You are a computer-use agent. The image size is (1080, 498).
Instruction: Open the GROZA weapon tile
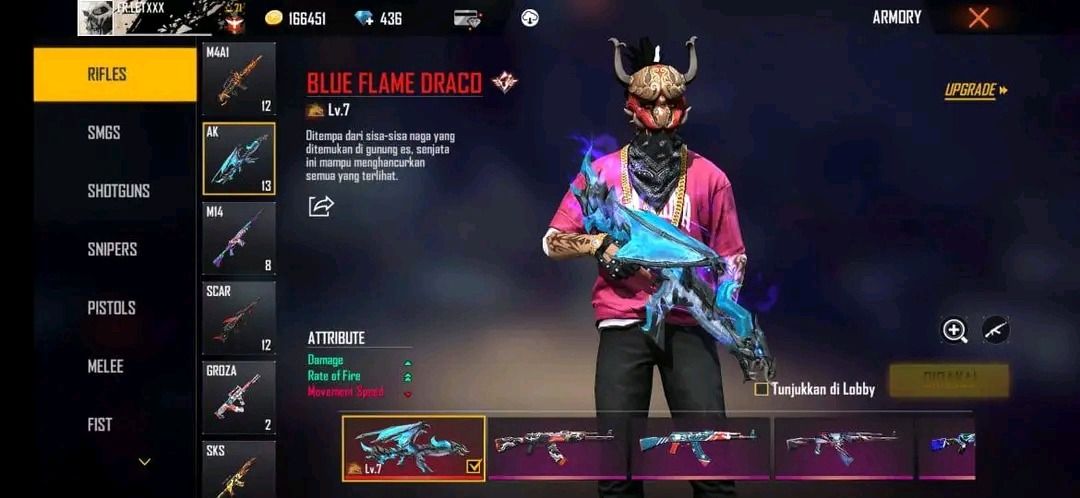[239, 397]
